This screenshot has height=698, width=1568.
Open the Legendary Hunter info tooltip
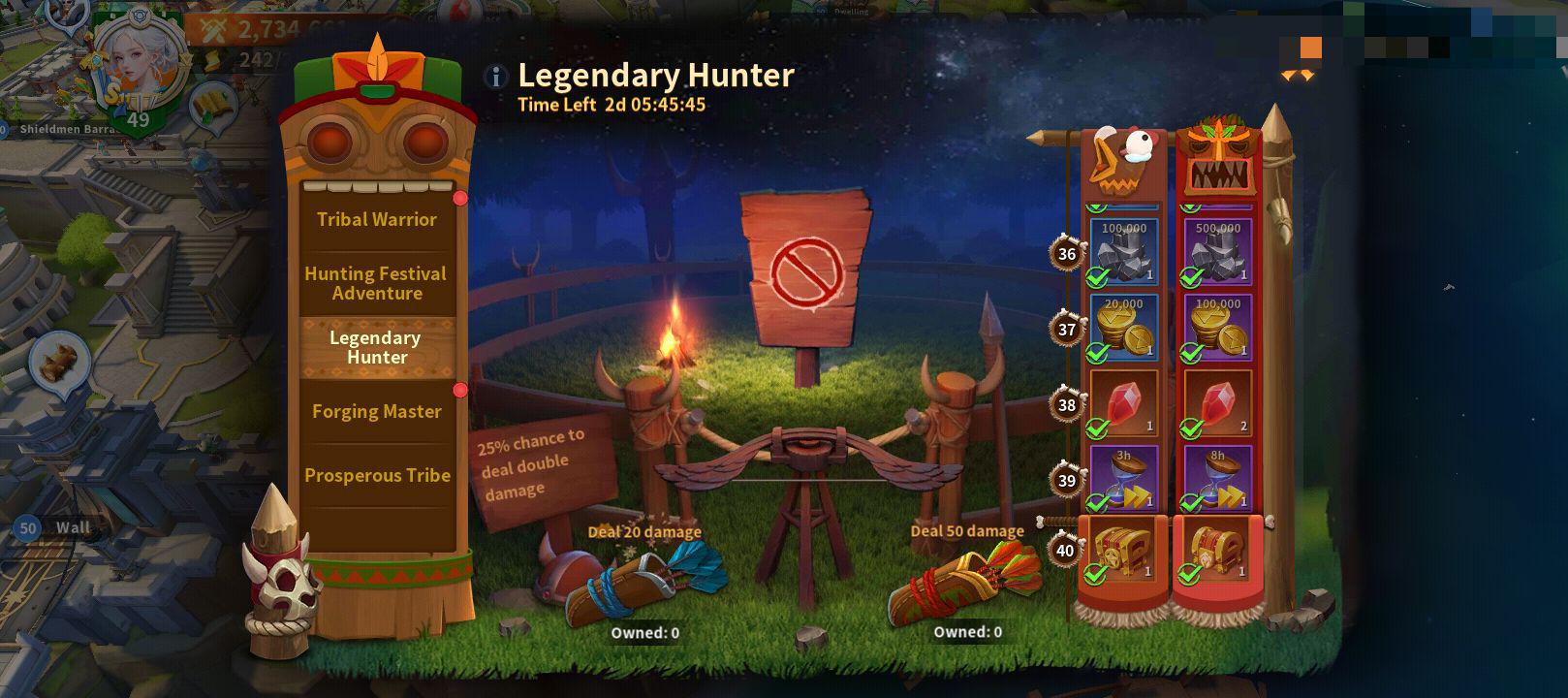495,76
